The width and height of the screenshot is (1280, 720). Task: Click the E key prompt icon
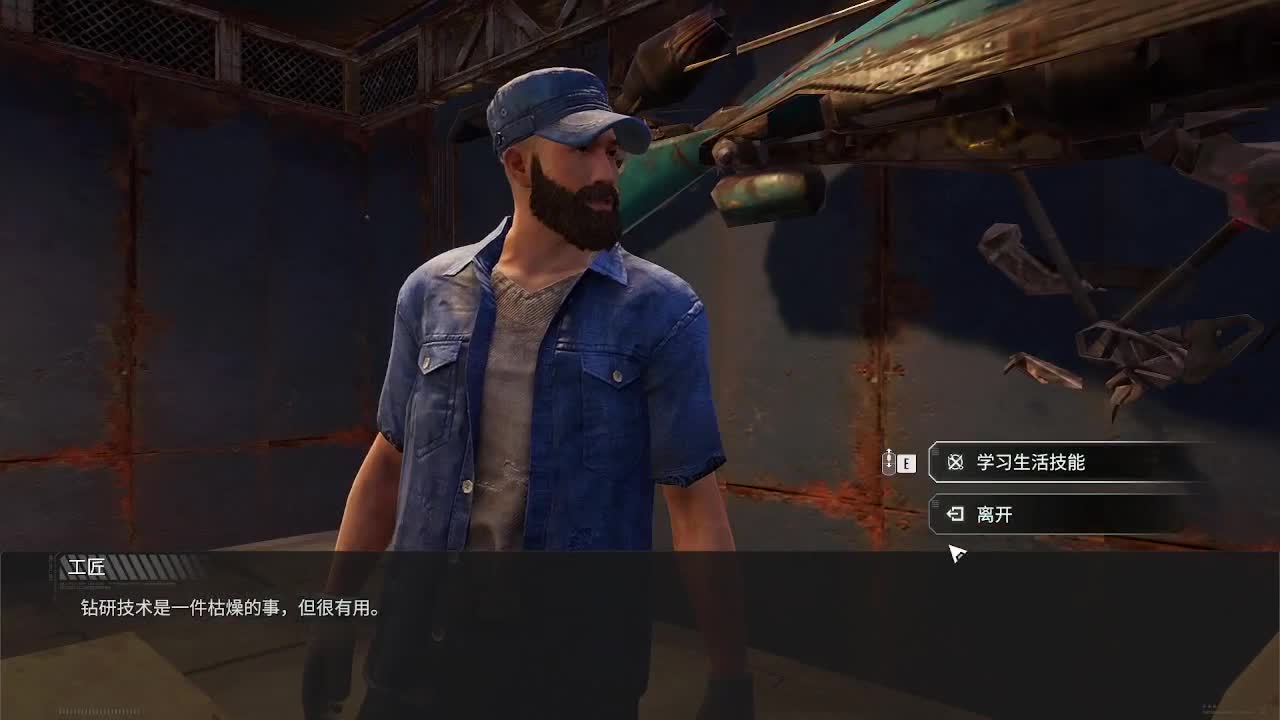tap(906, 462)
